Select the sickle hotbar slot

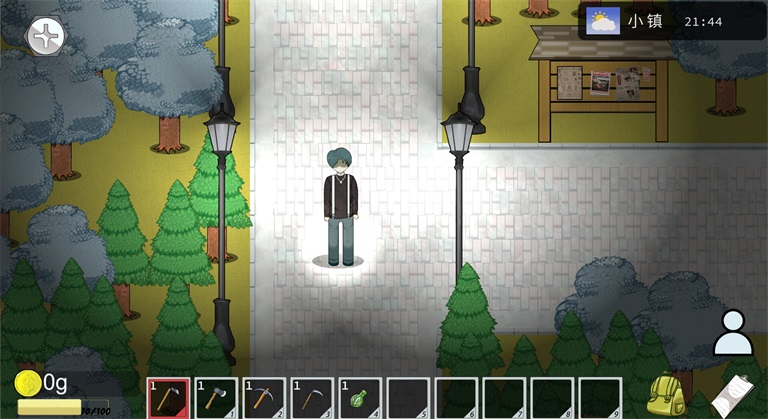pos(312,397)
